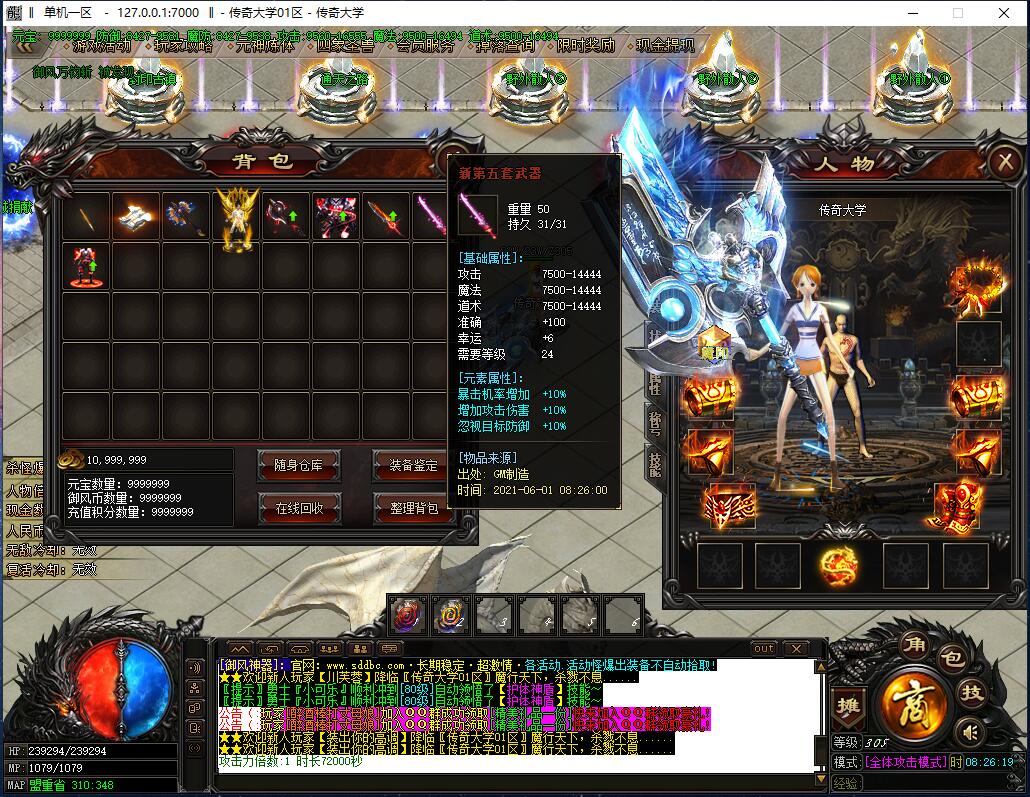Click the chat window 'out' button
The image size is (1030, 797).
coord(764,649)
